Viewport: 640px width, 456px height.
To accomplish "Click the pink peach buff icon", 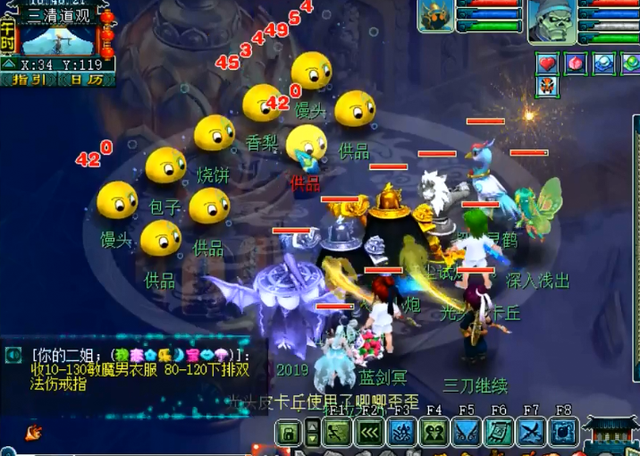I will tap(576, 62).
